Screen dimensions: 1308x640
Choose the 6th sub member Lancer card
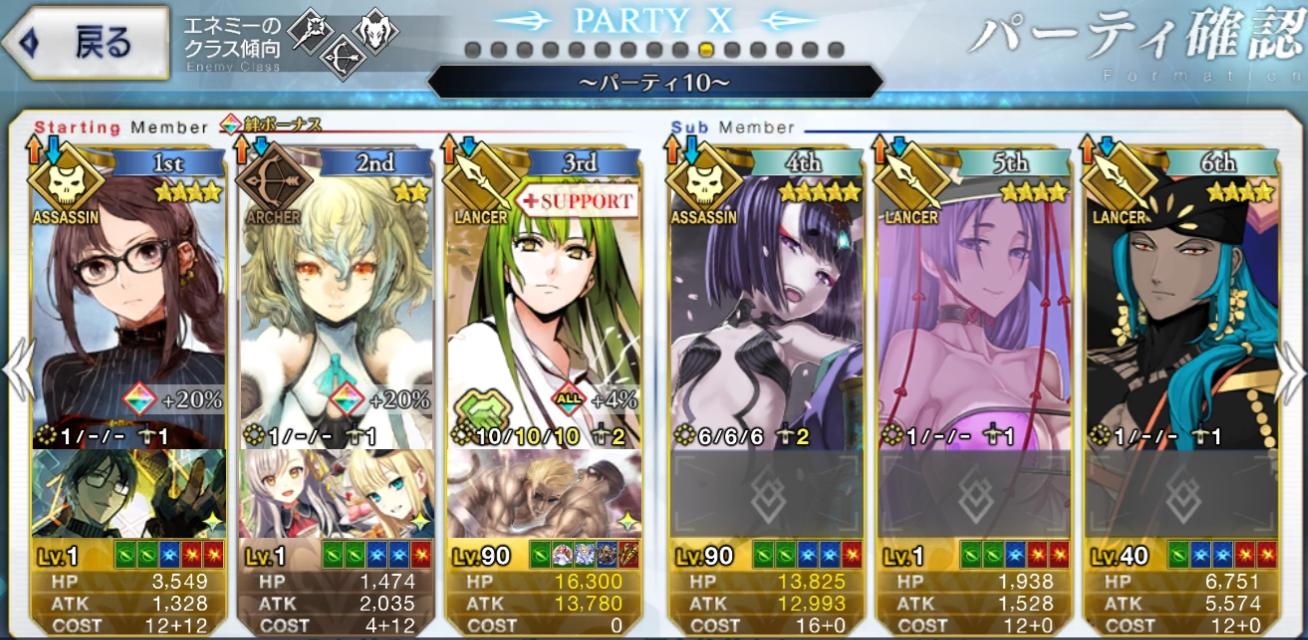[1182, 300]
